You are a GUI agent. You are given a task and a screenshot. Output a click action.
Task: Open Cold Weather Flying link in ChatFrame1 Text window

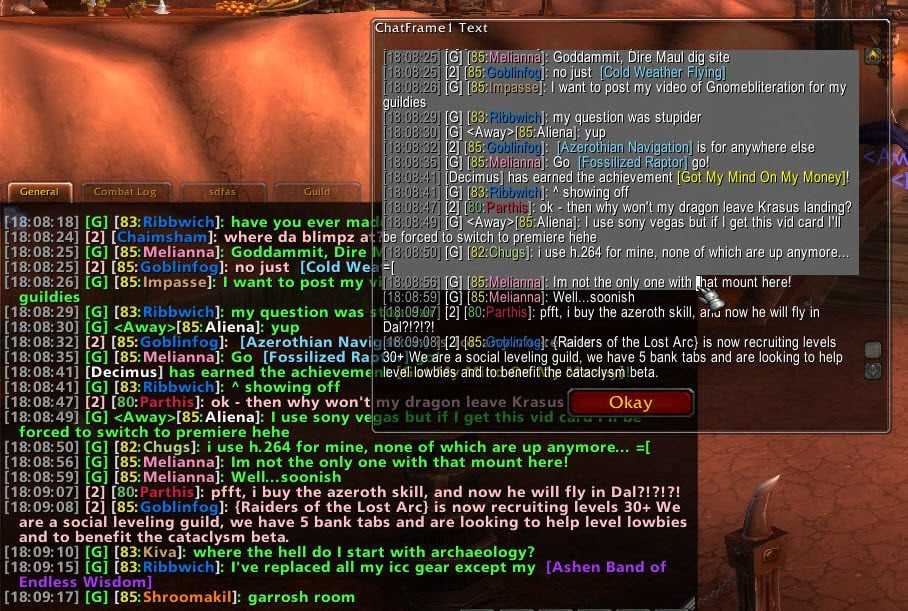tap(662, 72)
